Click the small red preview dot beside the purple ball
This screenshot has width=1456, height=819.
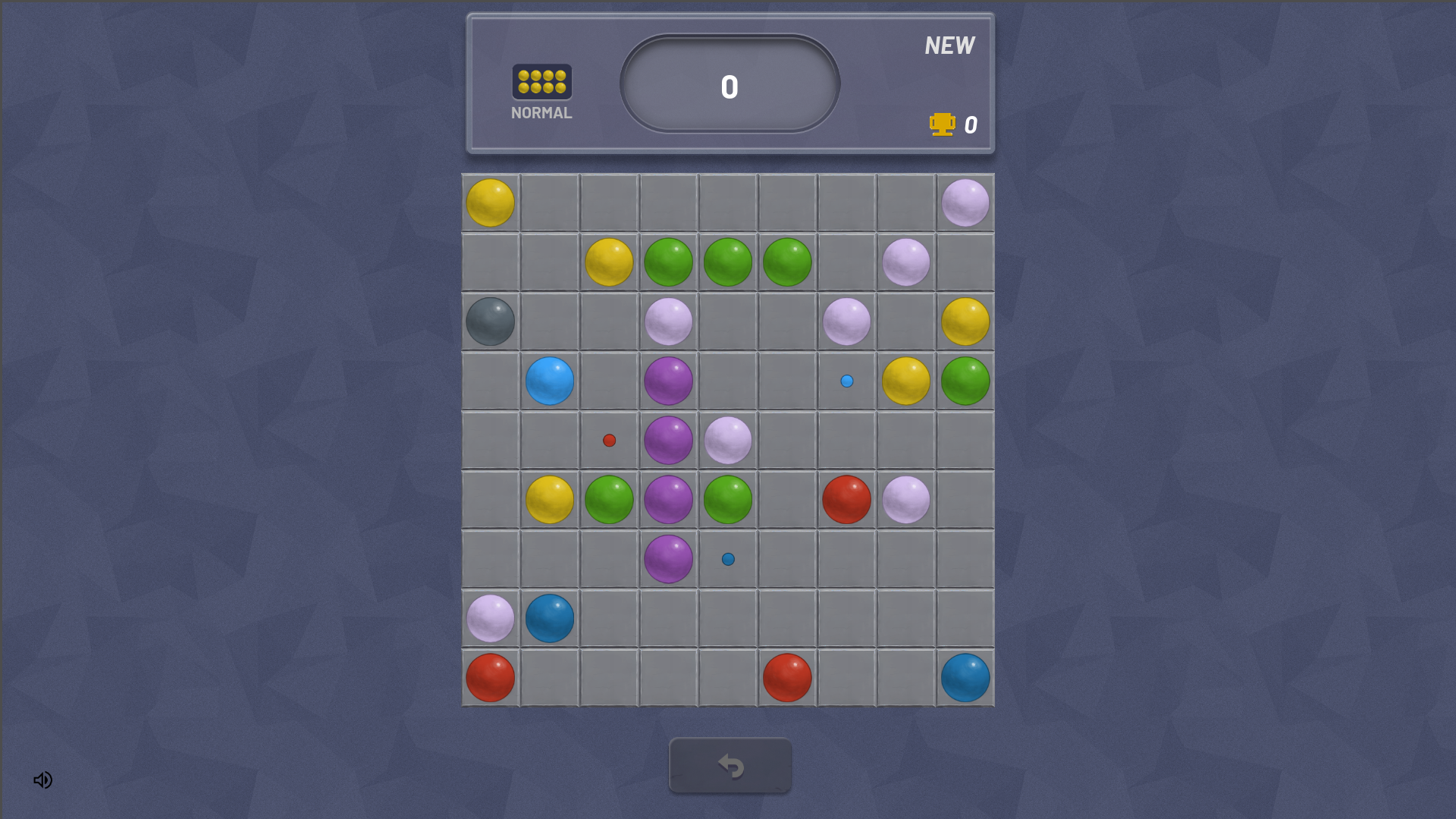coord(609,439)
